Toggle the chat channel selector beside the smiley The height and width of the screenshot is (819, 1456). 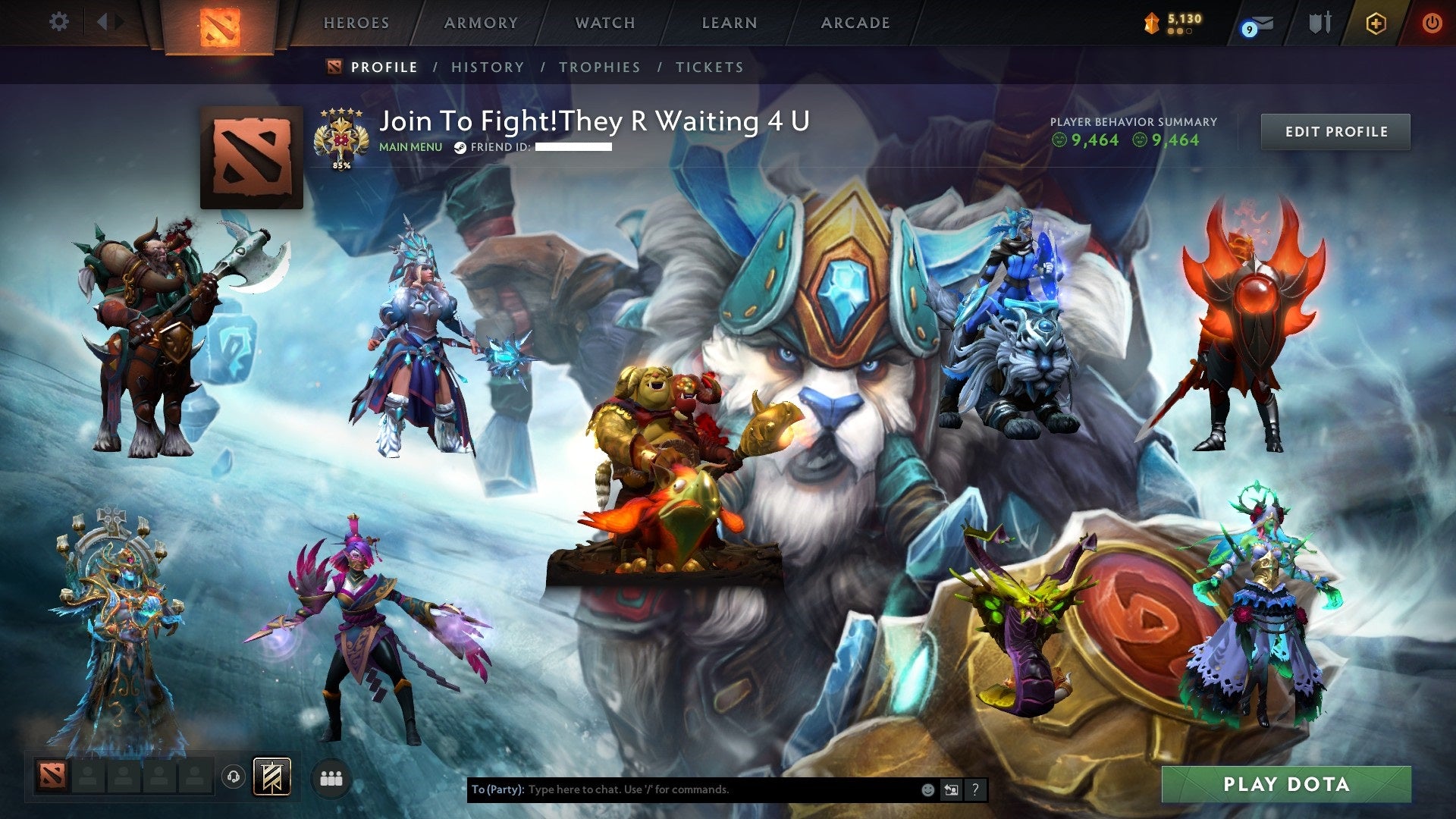coord(952,789)
